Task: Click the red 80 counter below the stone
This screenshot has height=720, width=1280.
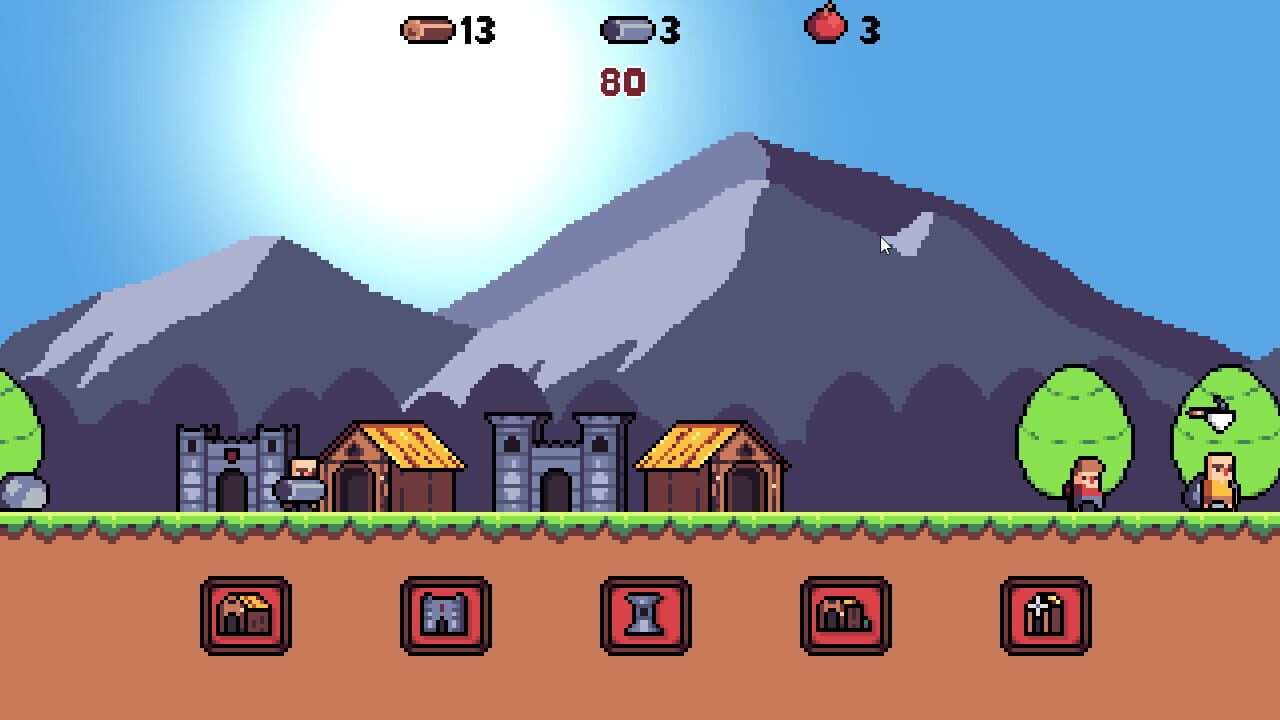Action: pyautogui.click(x=622, y=80)
